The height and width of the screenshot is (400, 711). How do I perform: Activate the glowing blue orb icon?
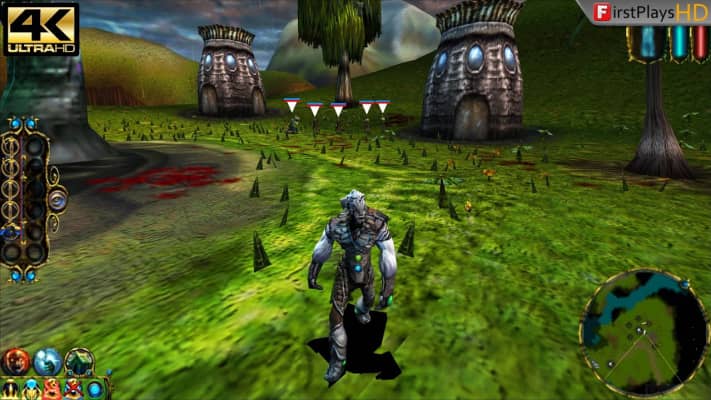click(95, 389)
